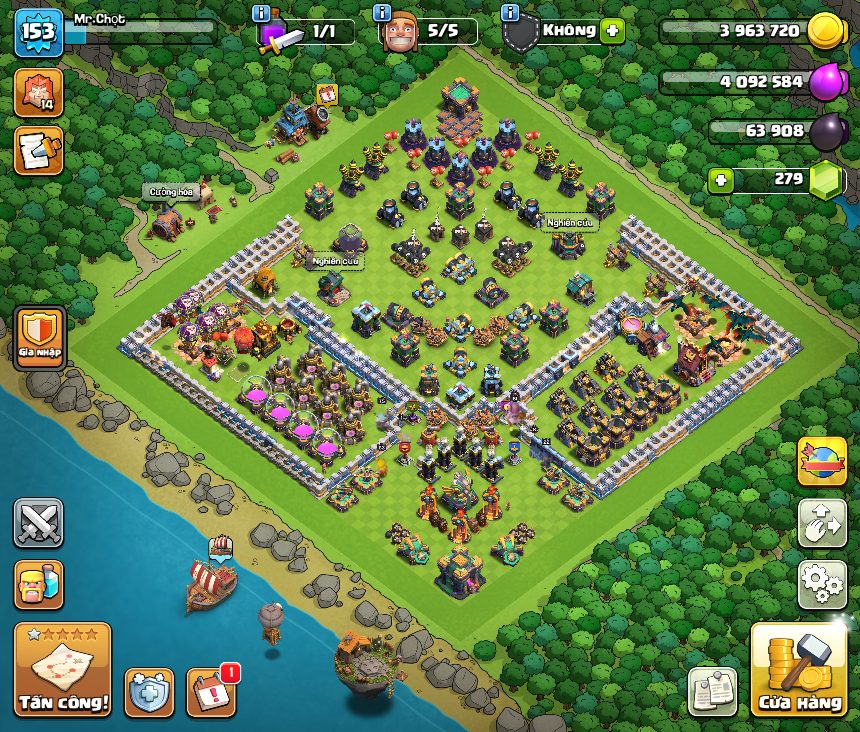Show info for the 5/5 builders

pyautogui.click(x=381, y=13)
